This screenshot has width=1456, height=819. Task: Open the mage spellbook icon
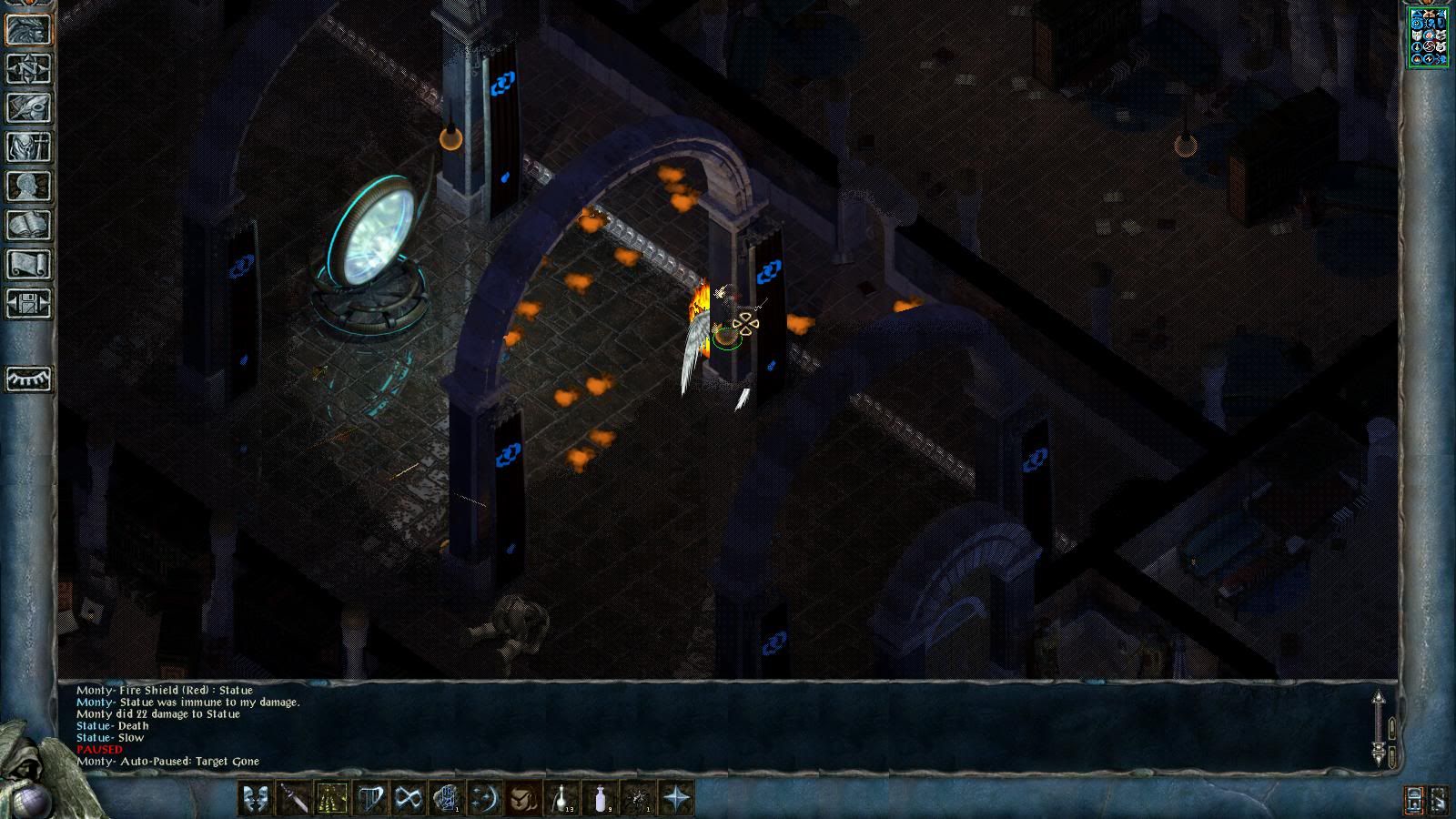28,225
